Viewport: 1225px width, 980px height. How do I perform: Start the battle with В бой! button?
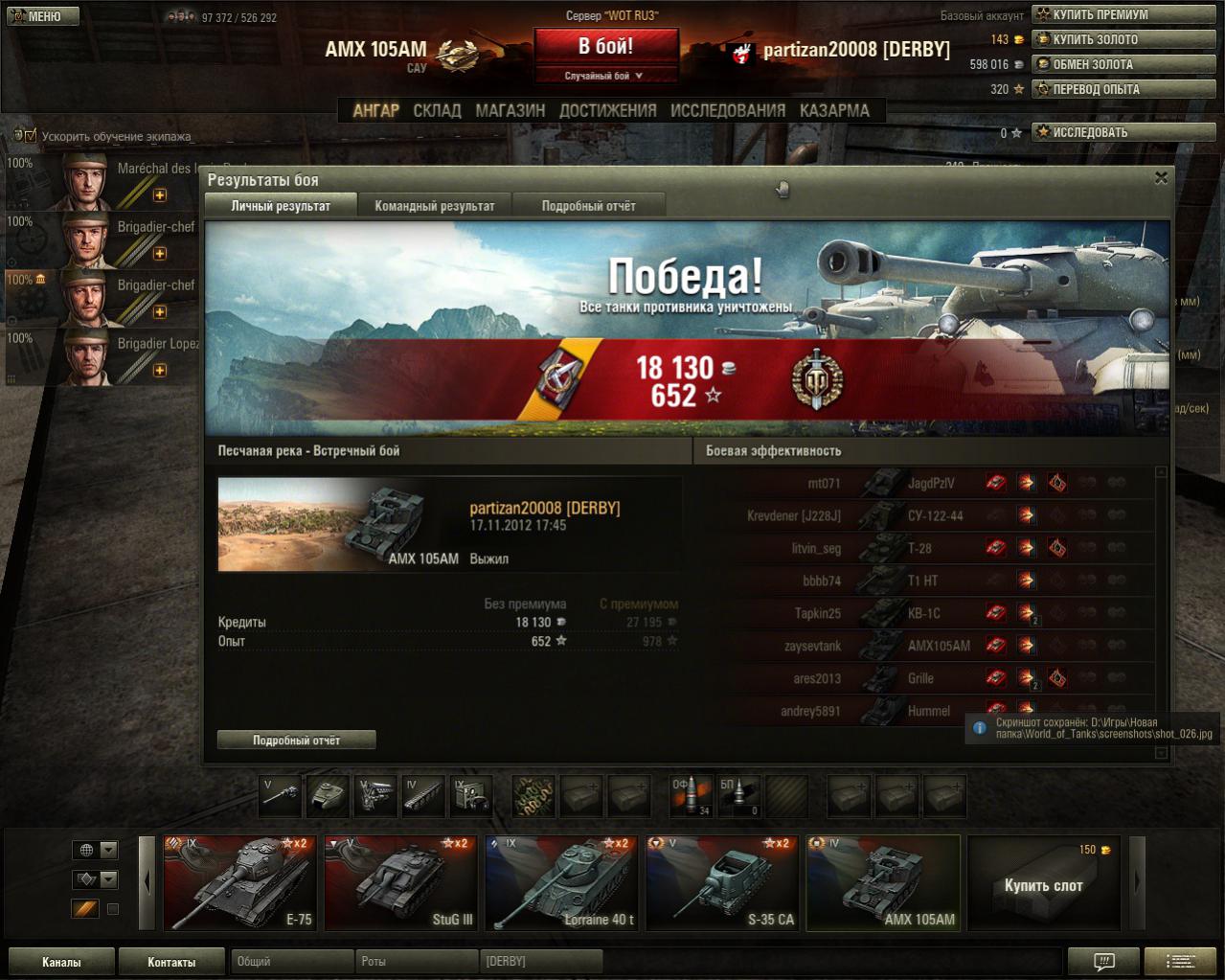(605, 46)
